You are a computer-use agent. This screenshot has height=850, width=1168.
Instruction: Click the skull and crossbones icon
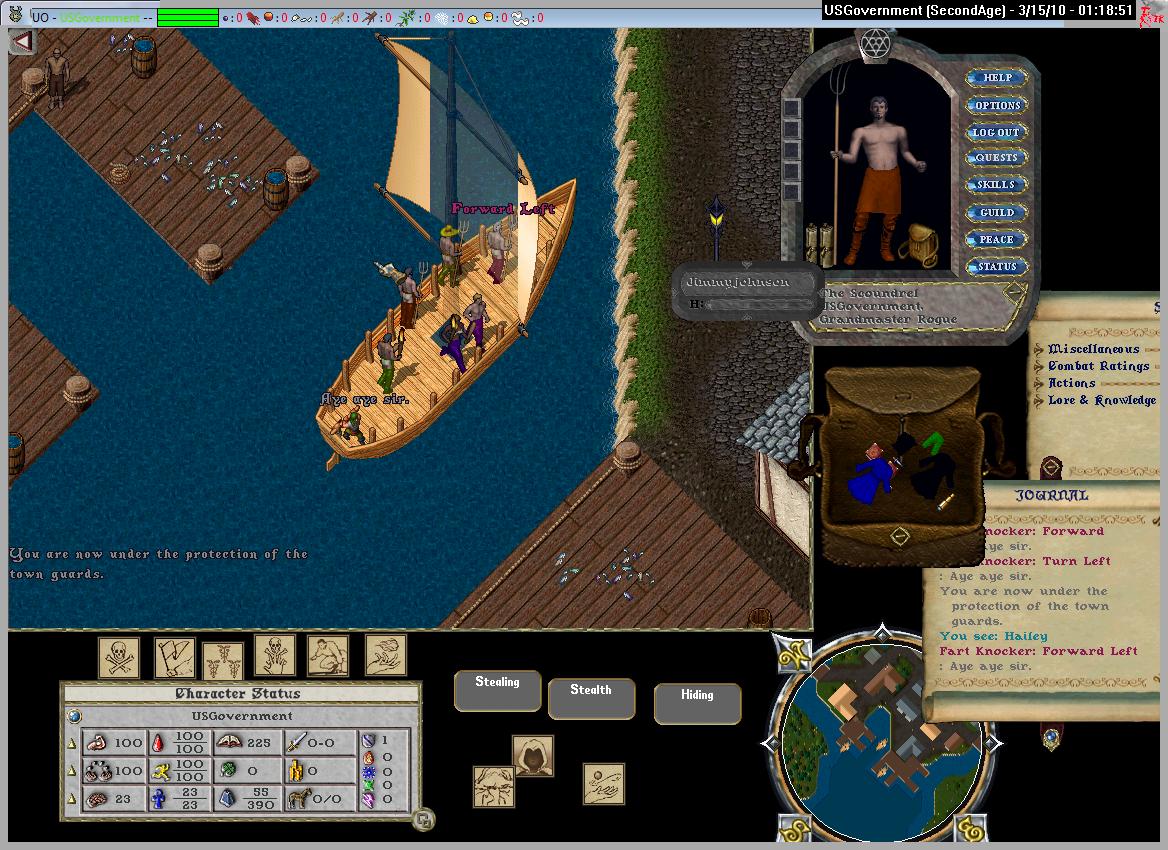[119, 657]
